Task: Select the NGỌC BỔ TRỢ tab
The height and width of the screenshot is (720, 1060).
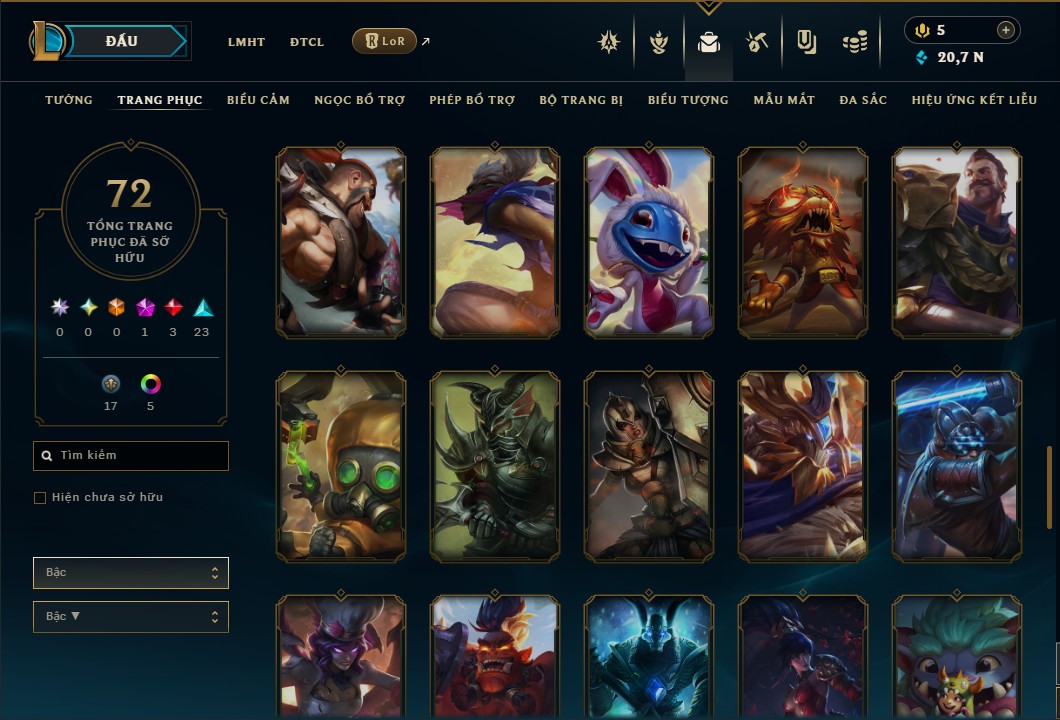Action: [x=359, y=100]
